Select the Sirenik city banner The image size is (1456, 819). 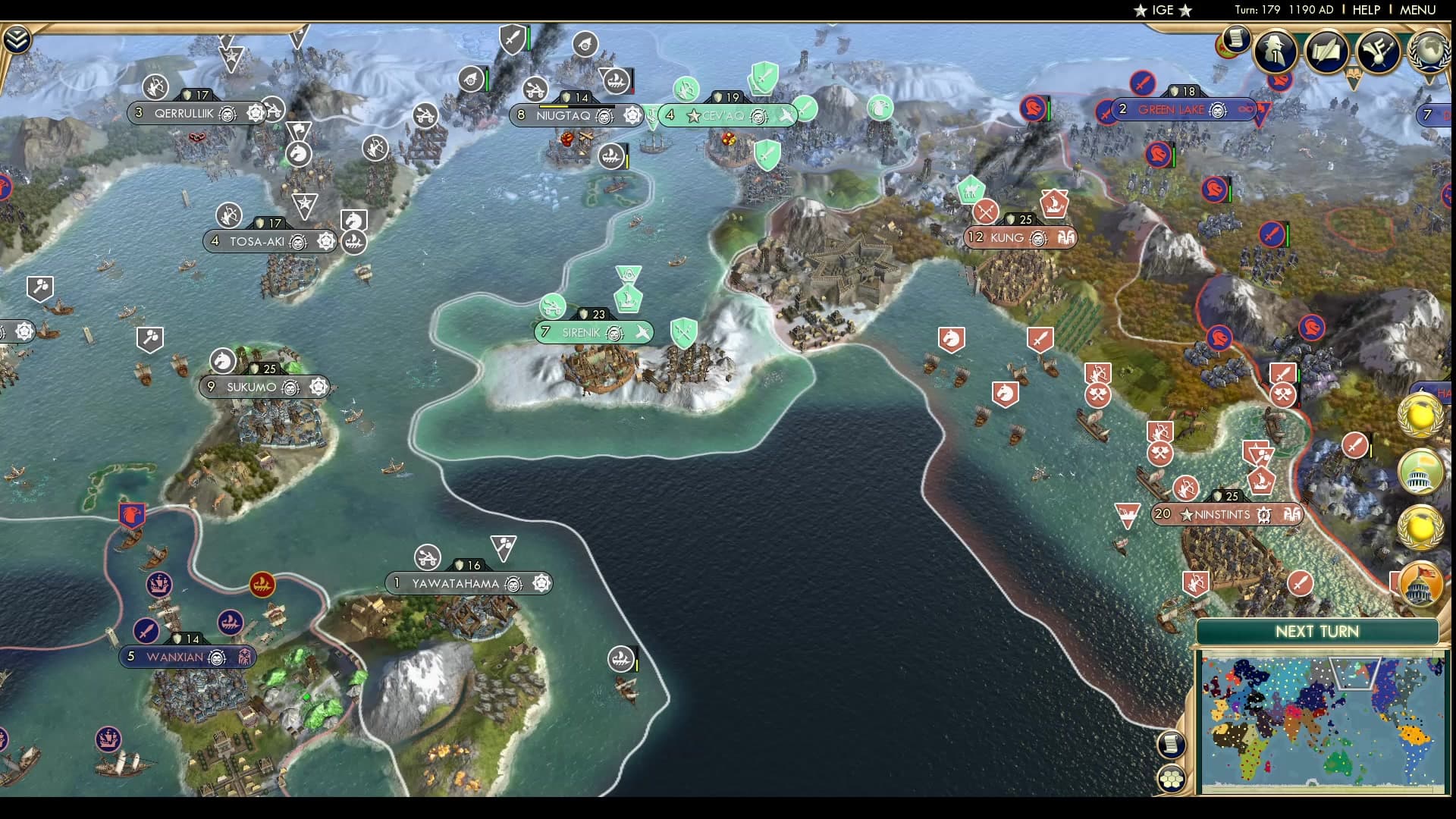[x=594, y=332]
